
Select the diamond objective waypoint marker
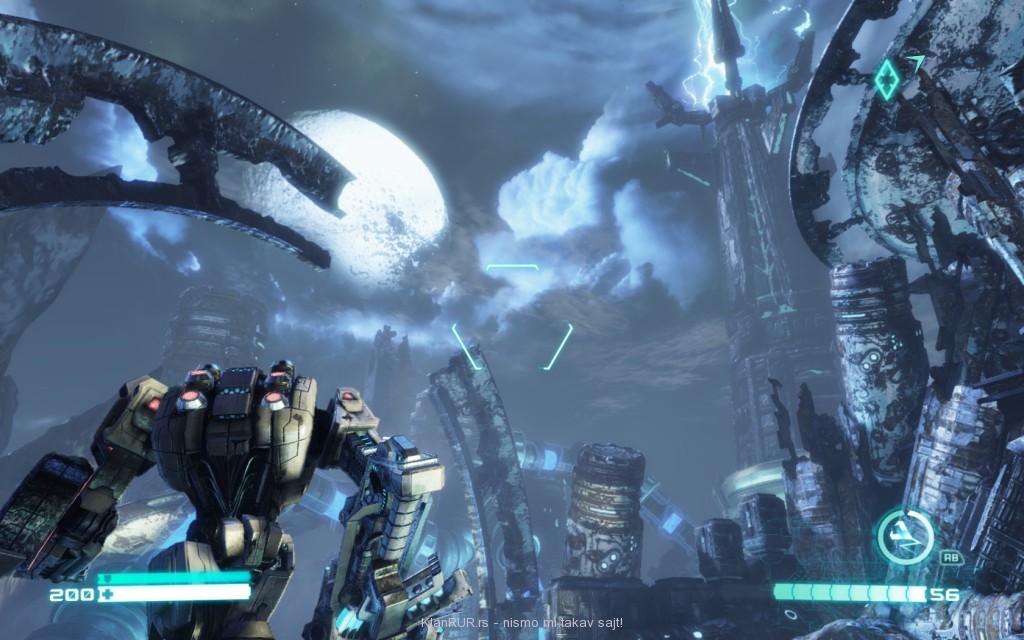[x=887, y=79]
